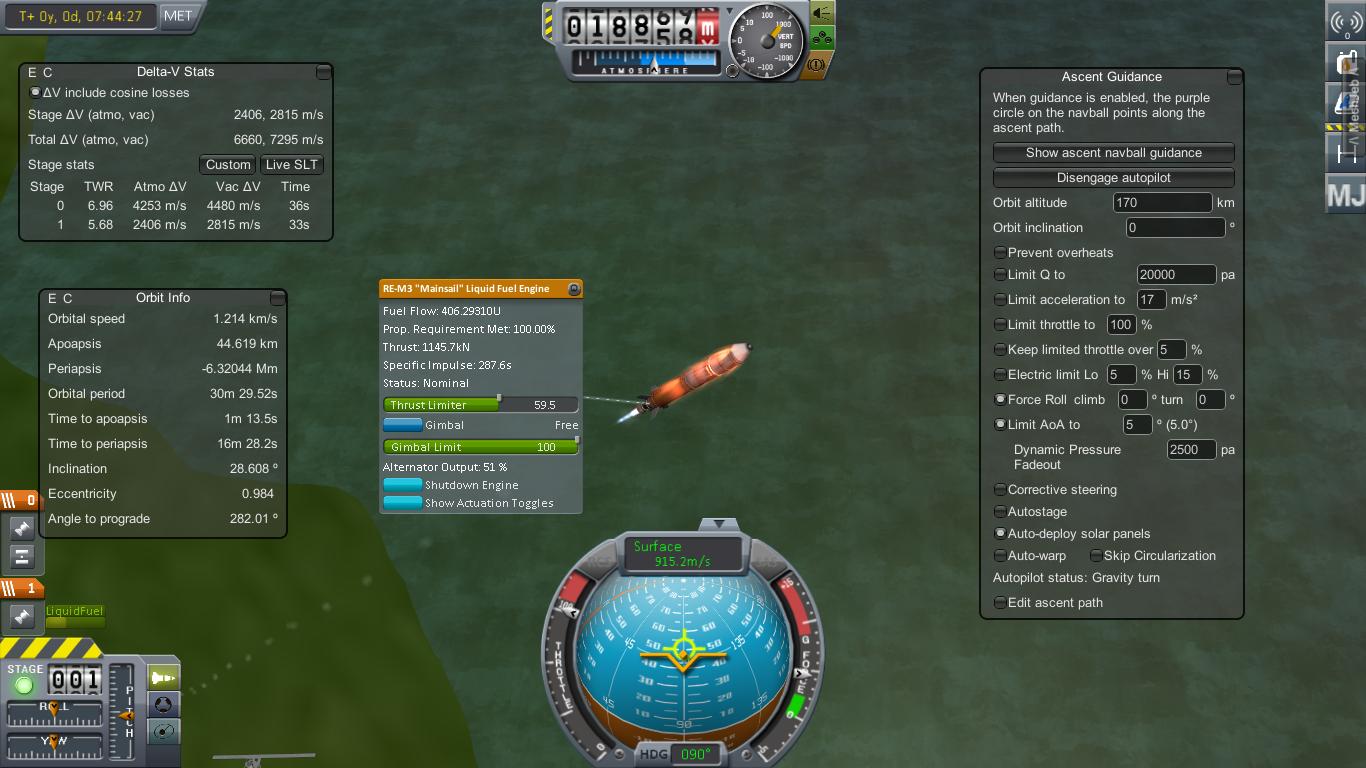Enable Skip Circularization
1366x768 pixels.
coord(1096,556)
